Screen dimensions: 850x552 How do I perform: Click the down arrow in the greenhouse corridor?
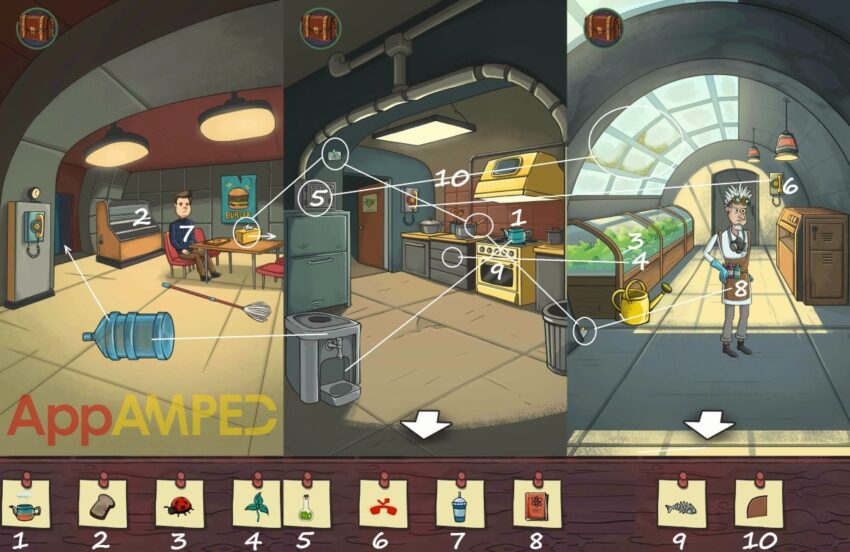point(709,424)
